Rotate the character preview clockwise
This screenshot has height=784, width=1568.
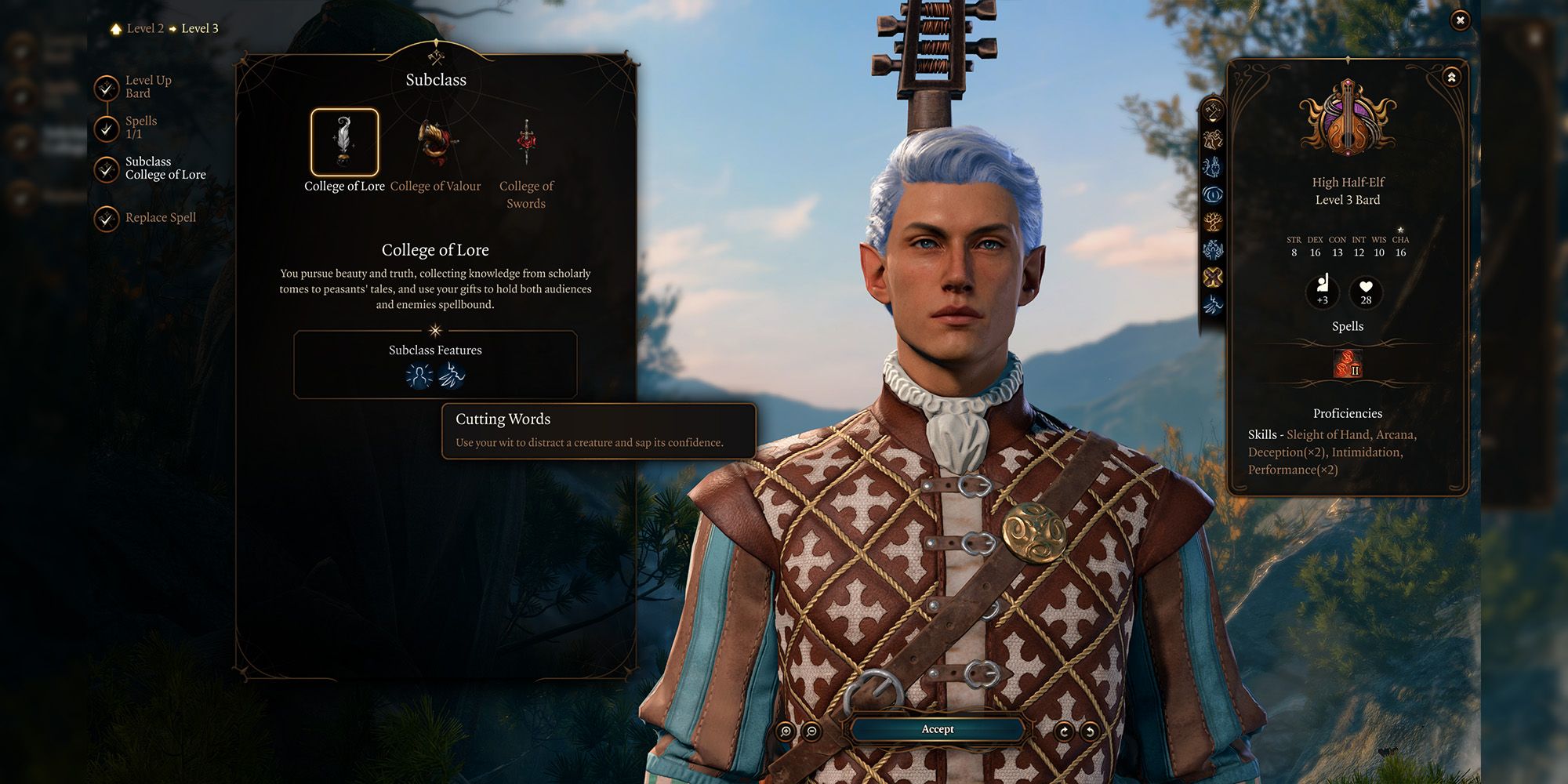[1064, 731]
